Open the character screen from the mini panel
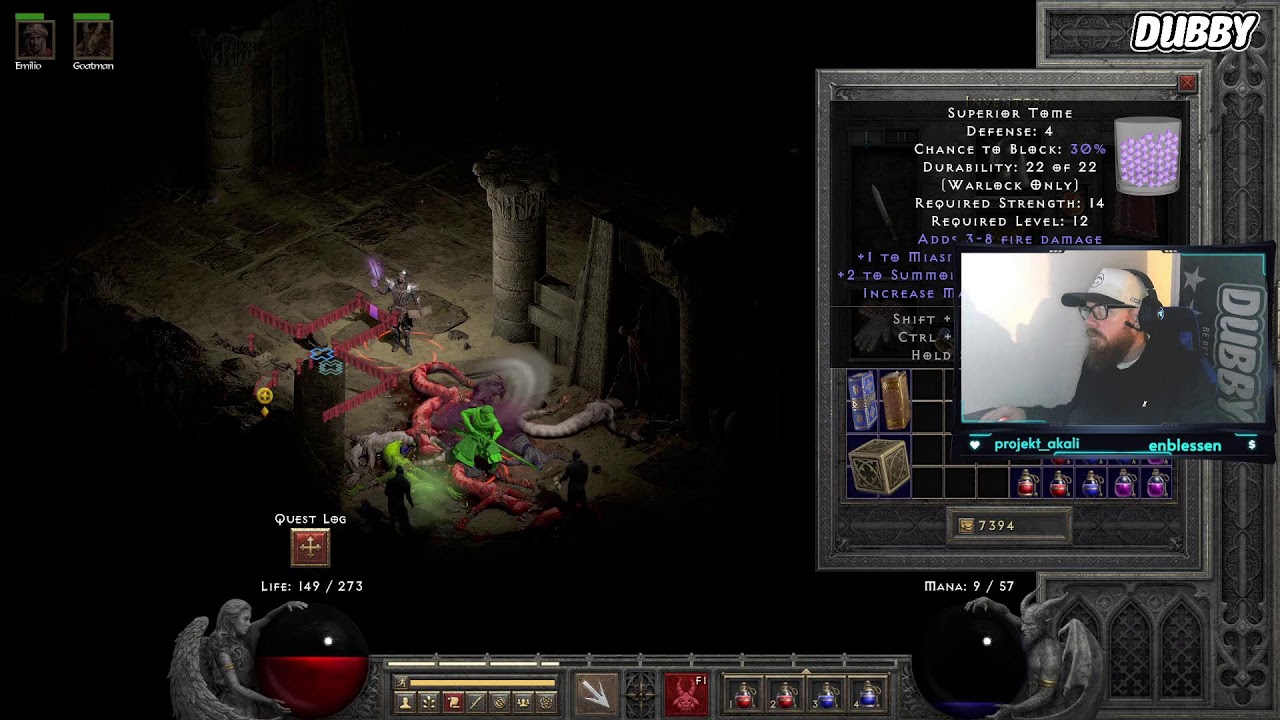 [x=405, y=703]
